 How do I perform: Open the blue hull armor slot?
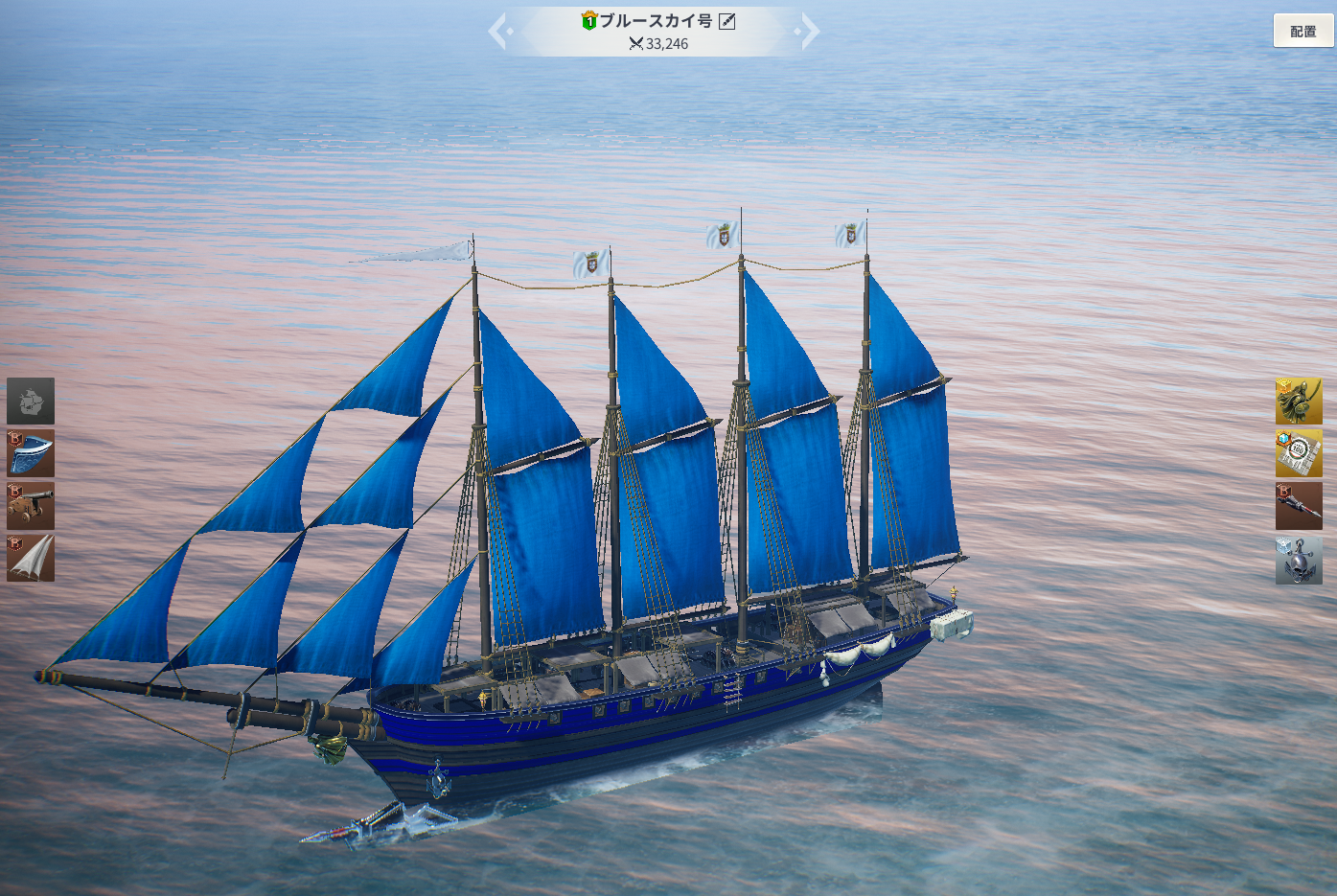[x=31, y=453]
